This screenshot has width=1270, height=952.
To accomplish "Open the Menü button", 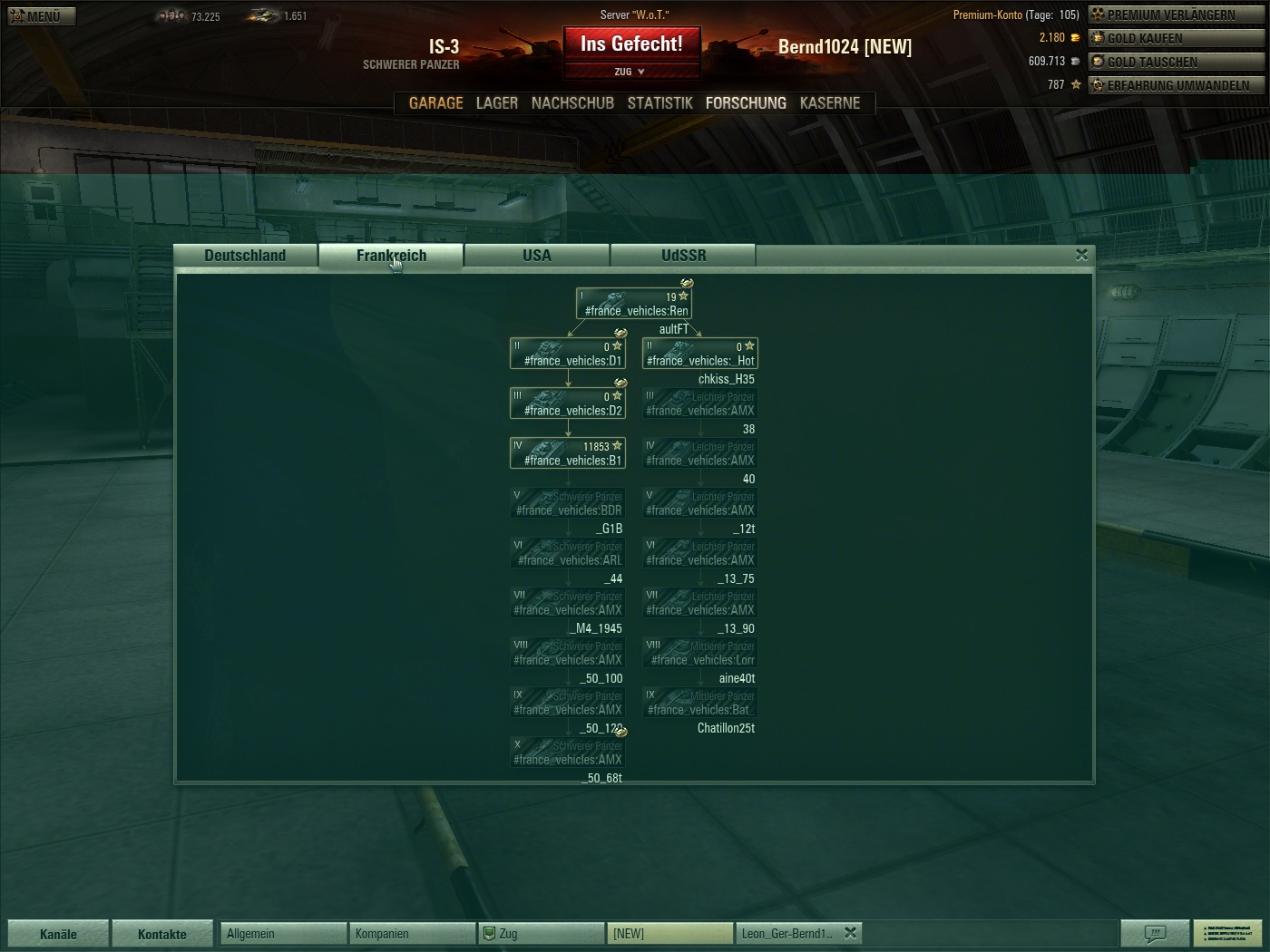I will point(42,16).
